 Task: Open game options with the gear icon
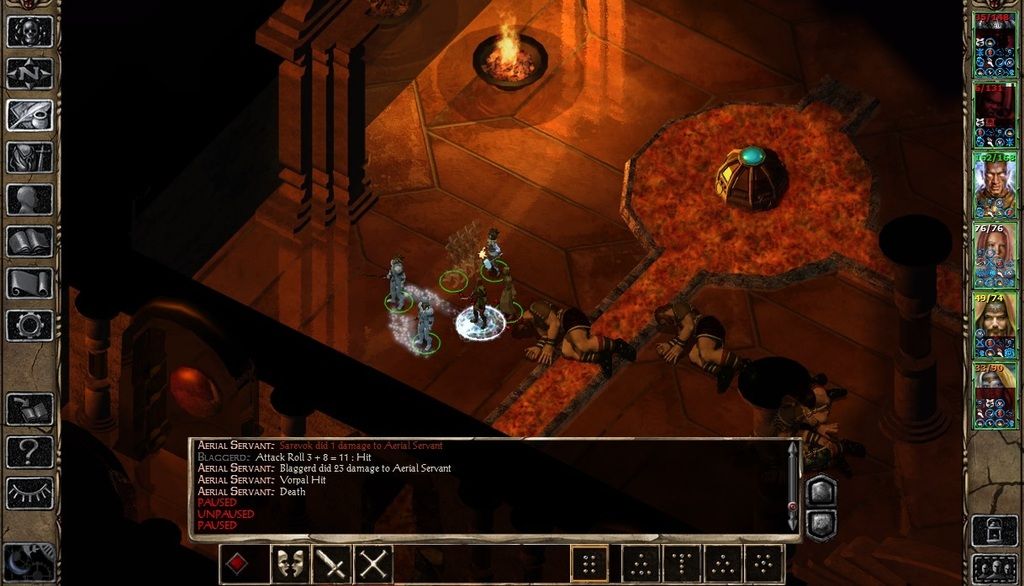[29, 325]
